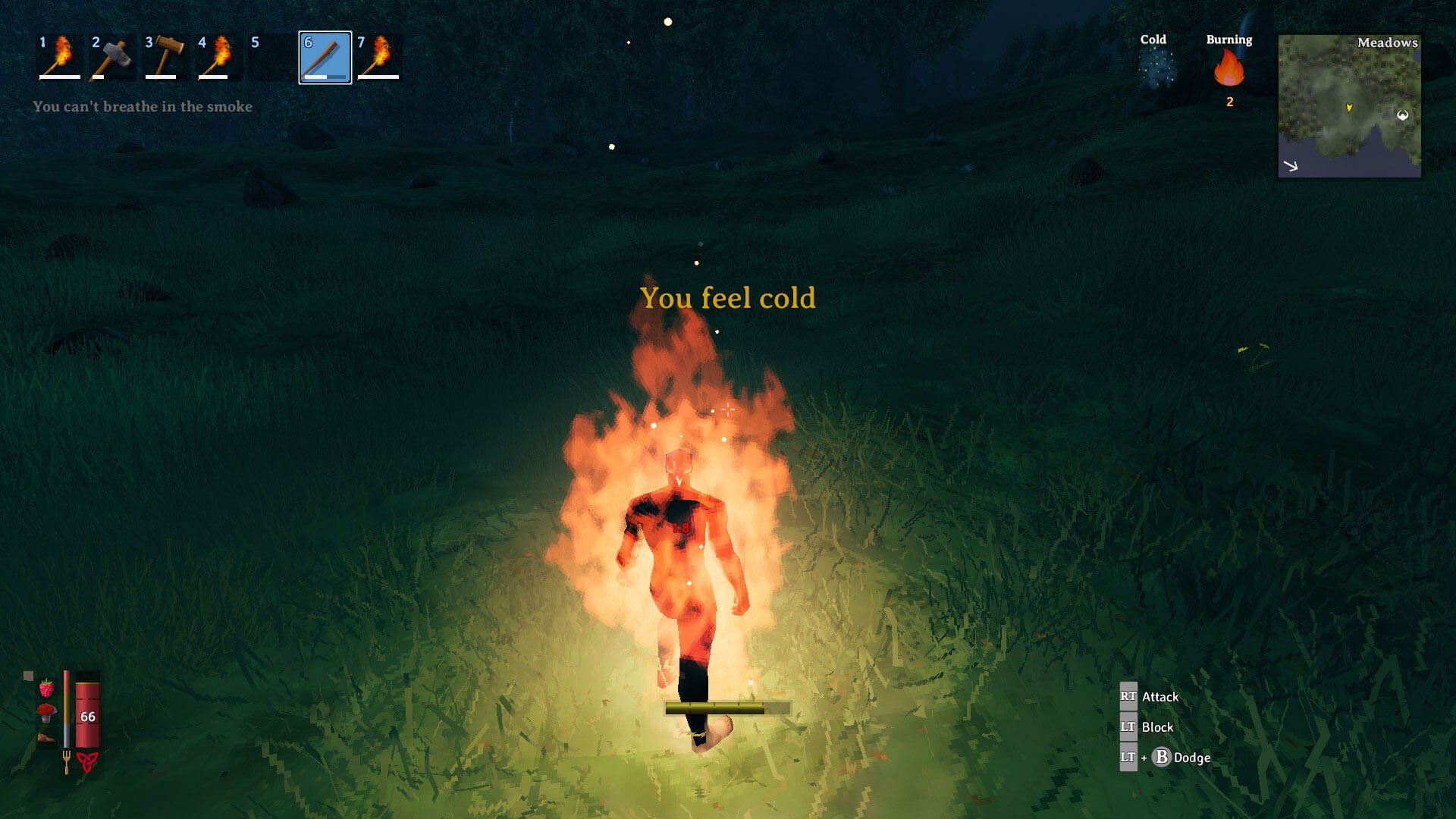Choose the wooden hammer in slot 3
The width and height of the screenshot is (1456, 819).
[166, 57]
